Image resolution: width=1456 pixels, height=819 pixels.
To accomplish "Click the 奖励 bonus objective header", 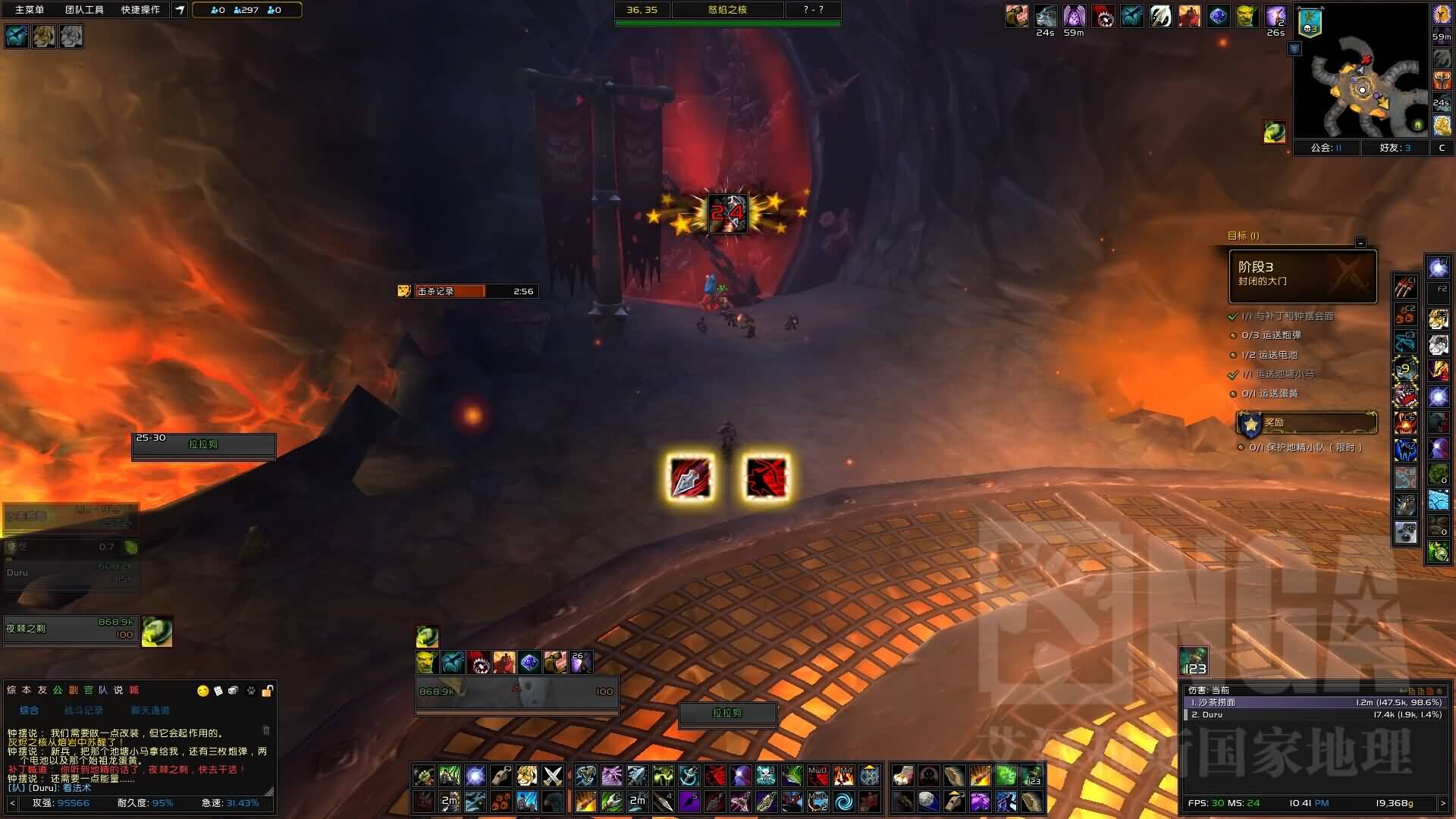I will (1306, 422).
